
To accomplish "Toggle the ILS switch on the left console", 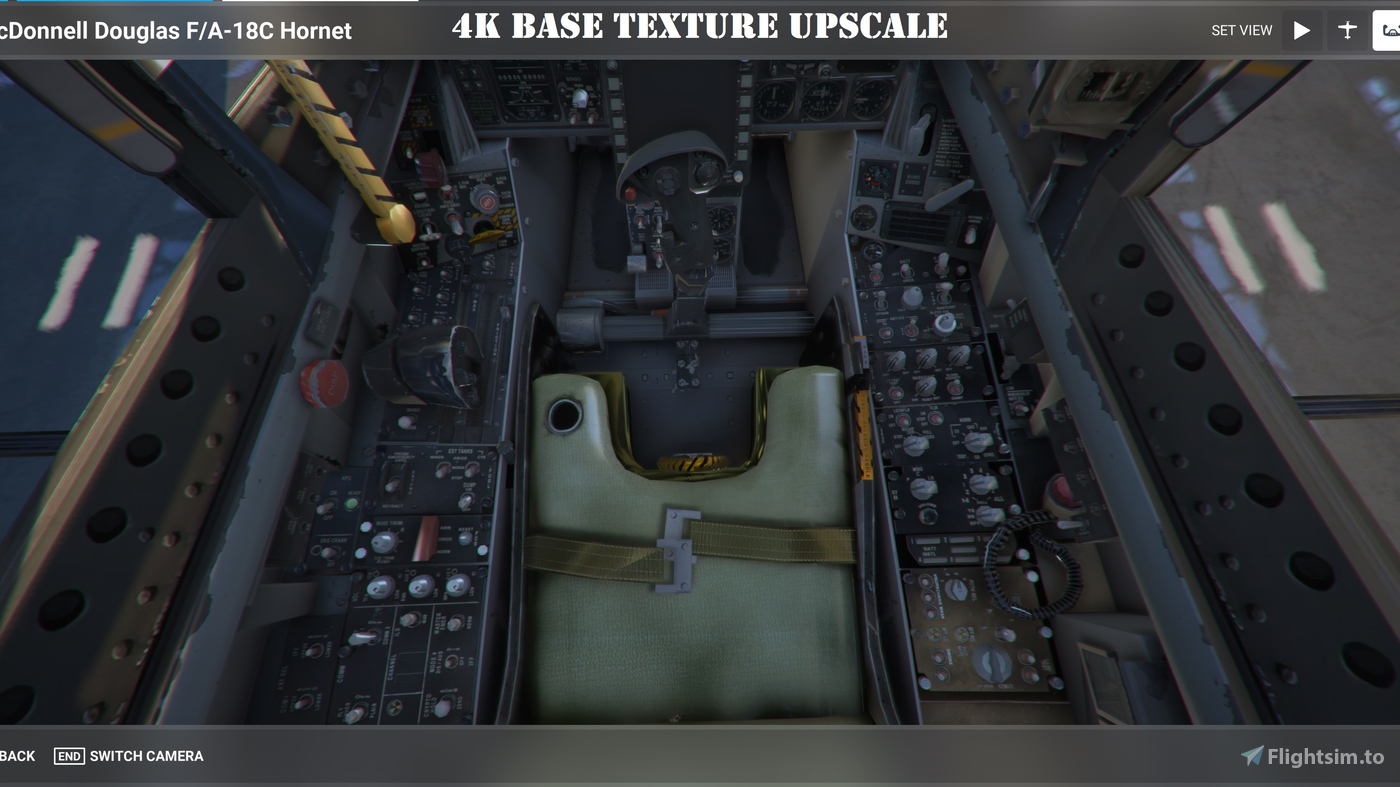I will pyautogui.click(x=410, y=620).
